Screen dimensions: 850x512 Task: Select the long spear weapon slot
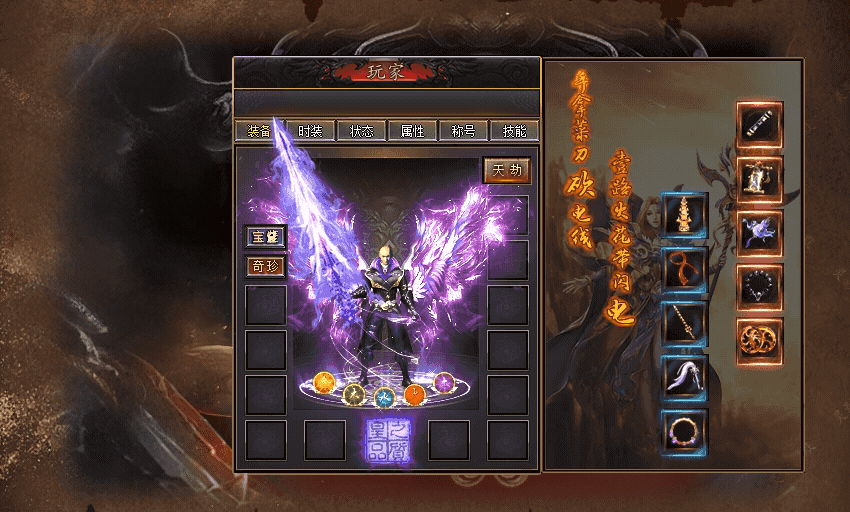[685, 323]
